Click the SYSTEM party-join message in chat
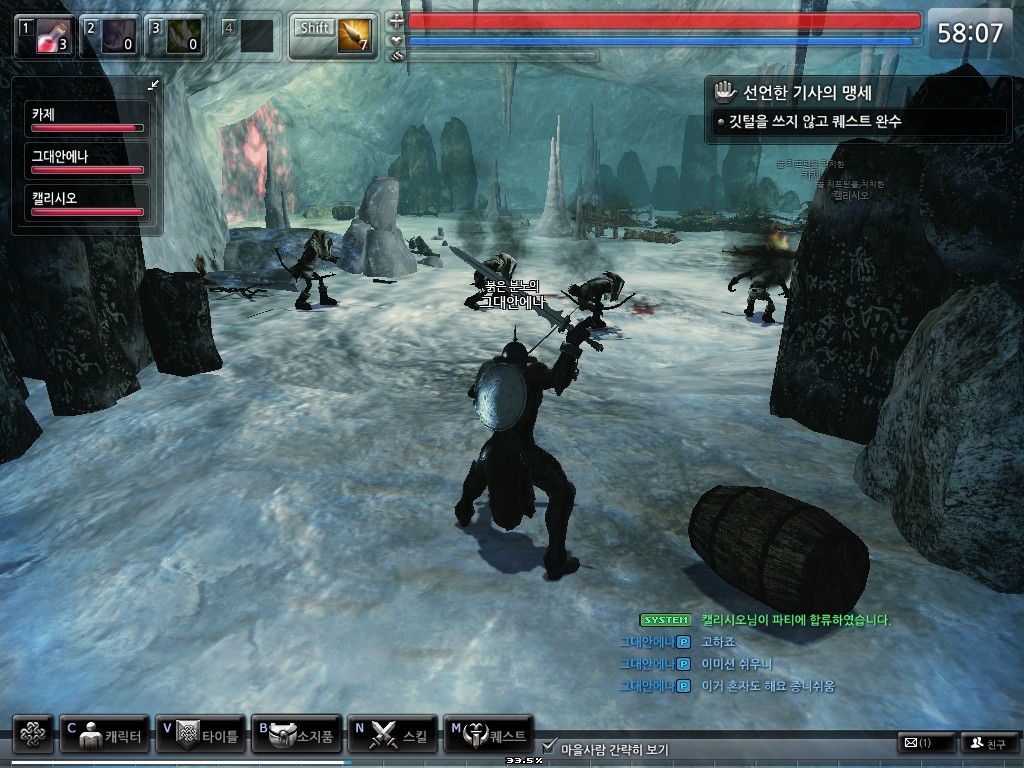The image size is (1024, 768). pos(765,620)
